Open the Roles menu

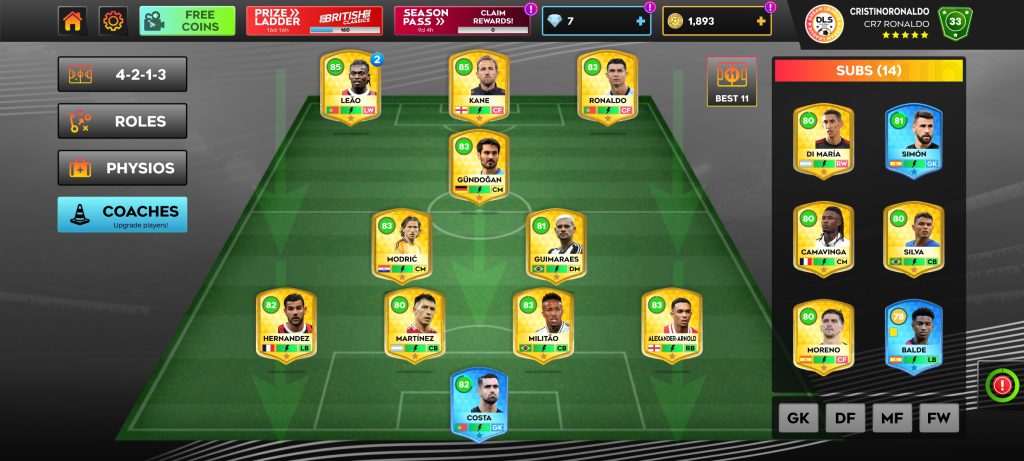click(x=122, y=122)
